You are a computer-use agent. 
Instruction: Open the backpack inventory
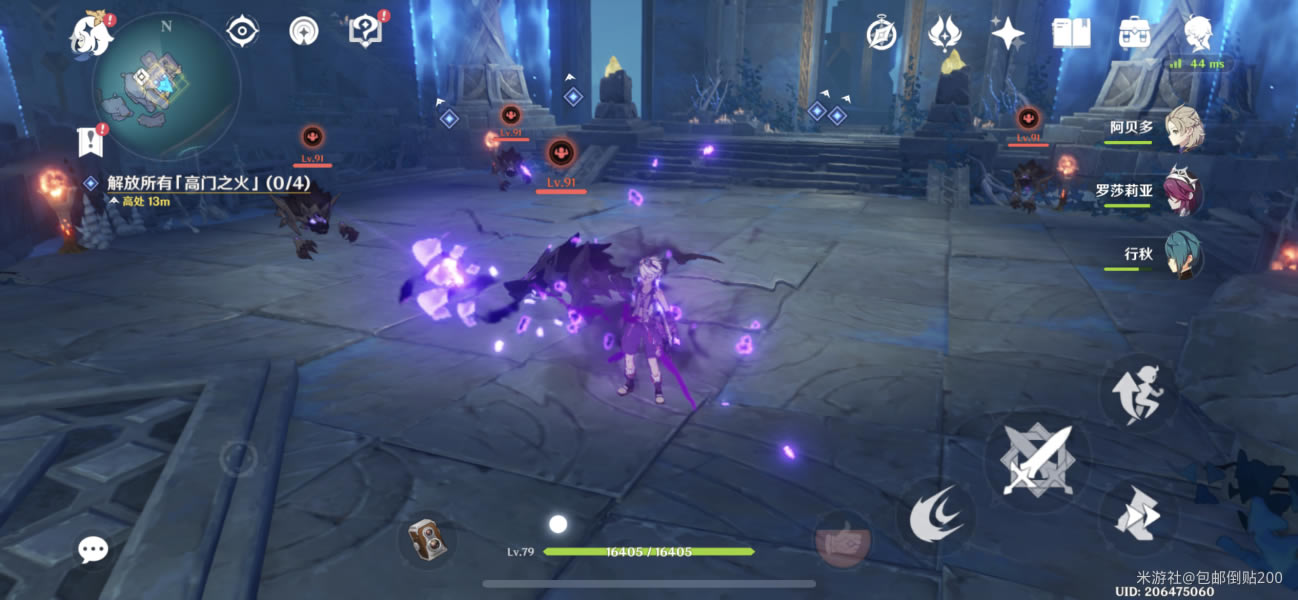[1134, 34]
